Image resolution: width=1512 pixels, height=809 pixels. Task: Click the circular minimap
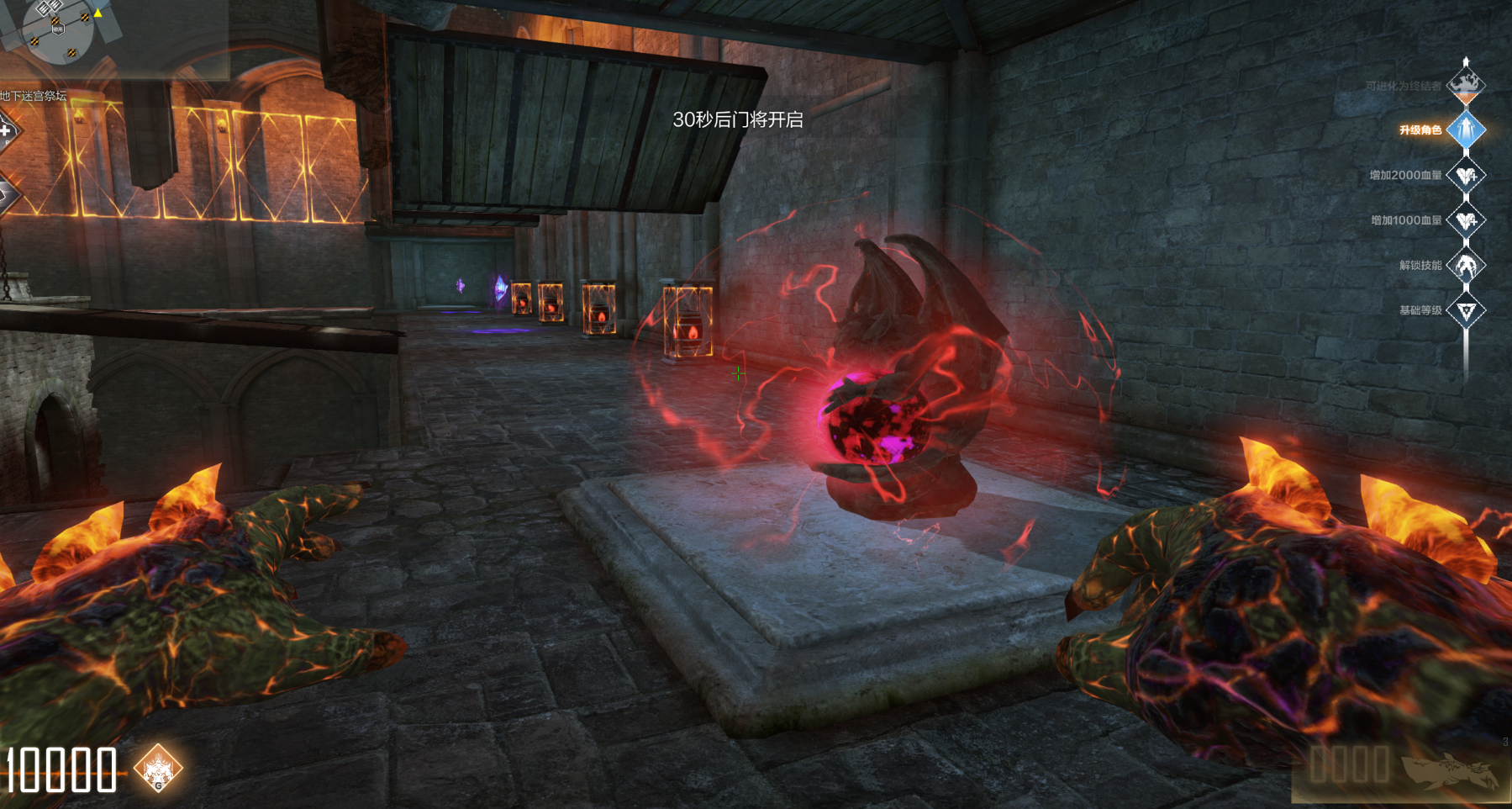(58, 29)
